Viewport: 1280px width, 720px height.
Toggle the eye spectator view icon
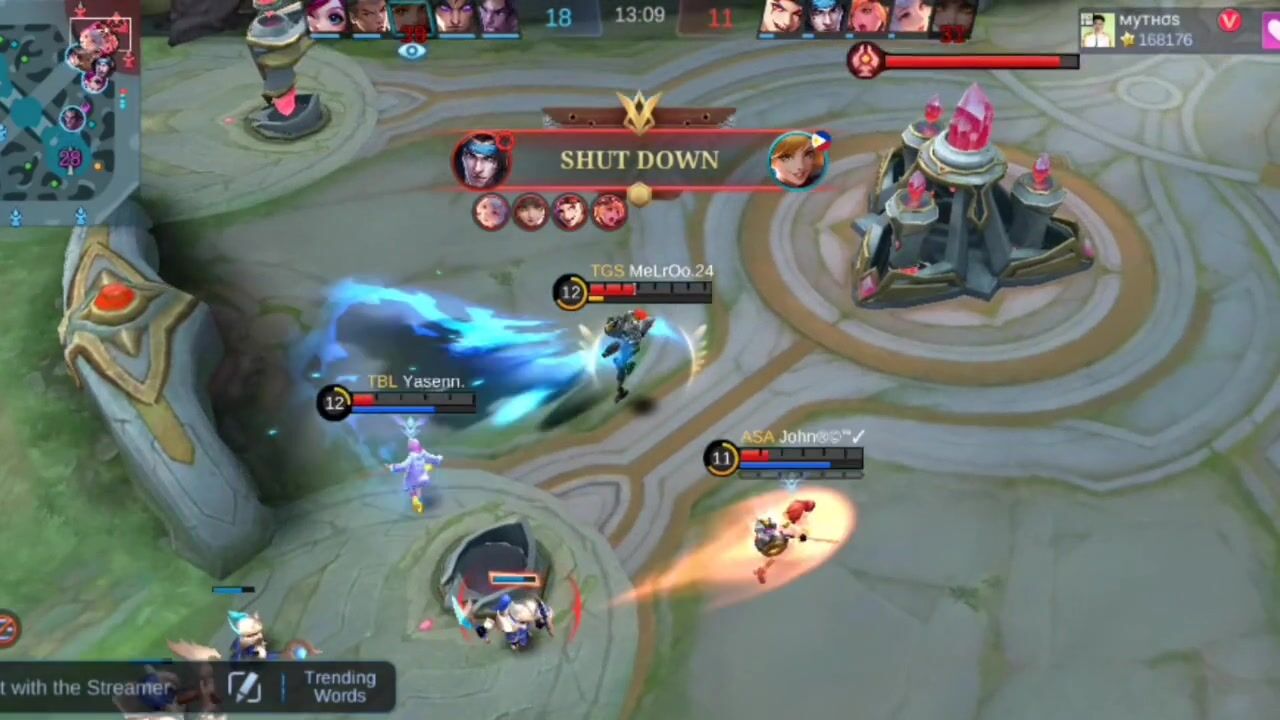(411, 51)
